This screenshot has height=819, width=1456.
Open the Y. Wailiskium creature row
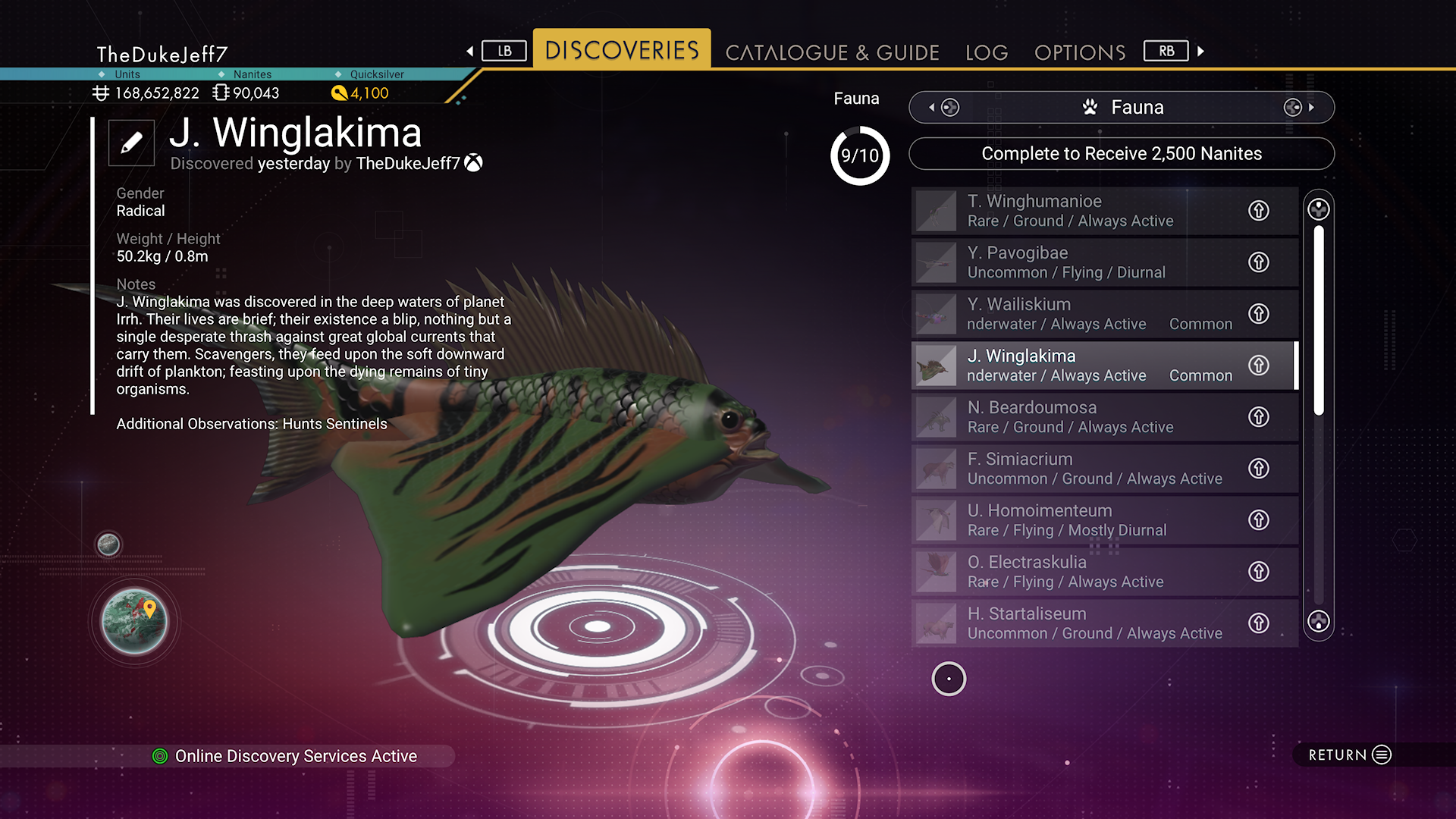pyautogui.click(x=1092, y=314)
